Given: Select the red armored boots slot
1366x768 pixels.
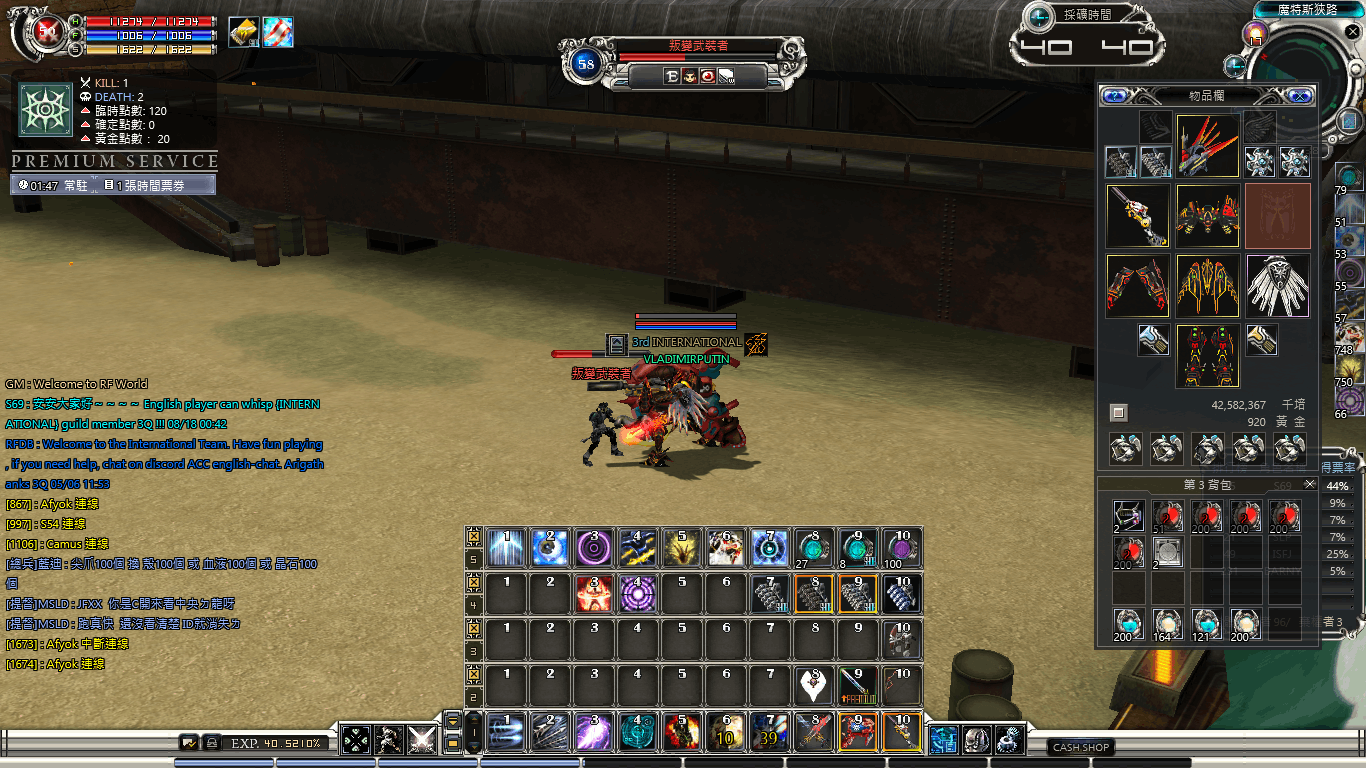Looking at the screenshot, I should tap(1208, 355).
